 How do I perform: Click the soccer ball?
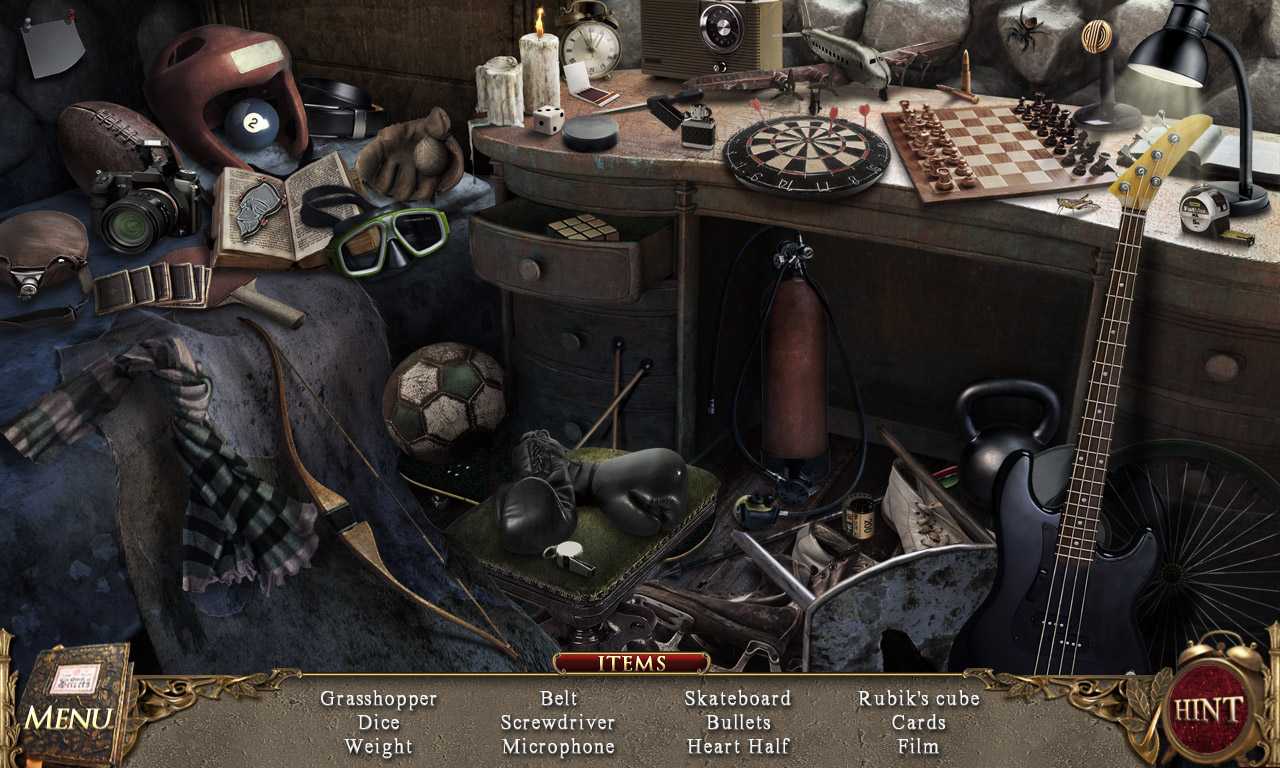point(448,400)
